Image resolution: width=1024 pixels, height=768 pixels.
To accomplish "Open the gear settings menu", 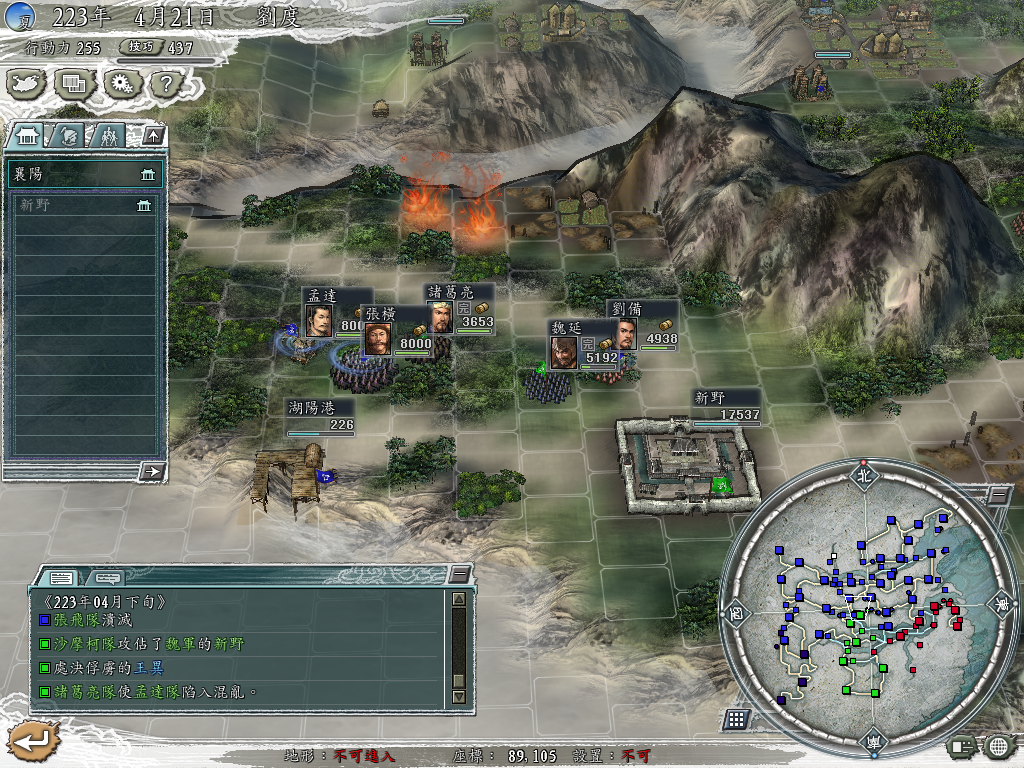I will (121, 84).
